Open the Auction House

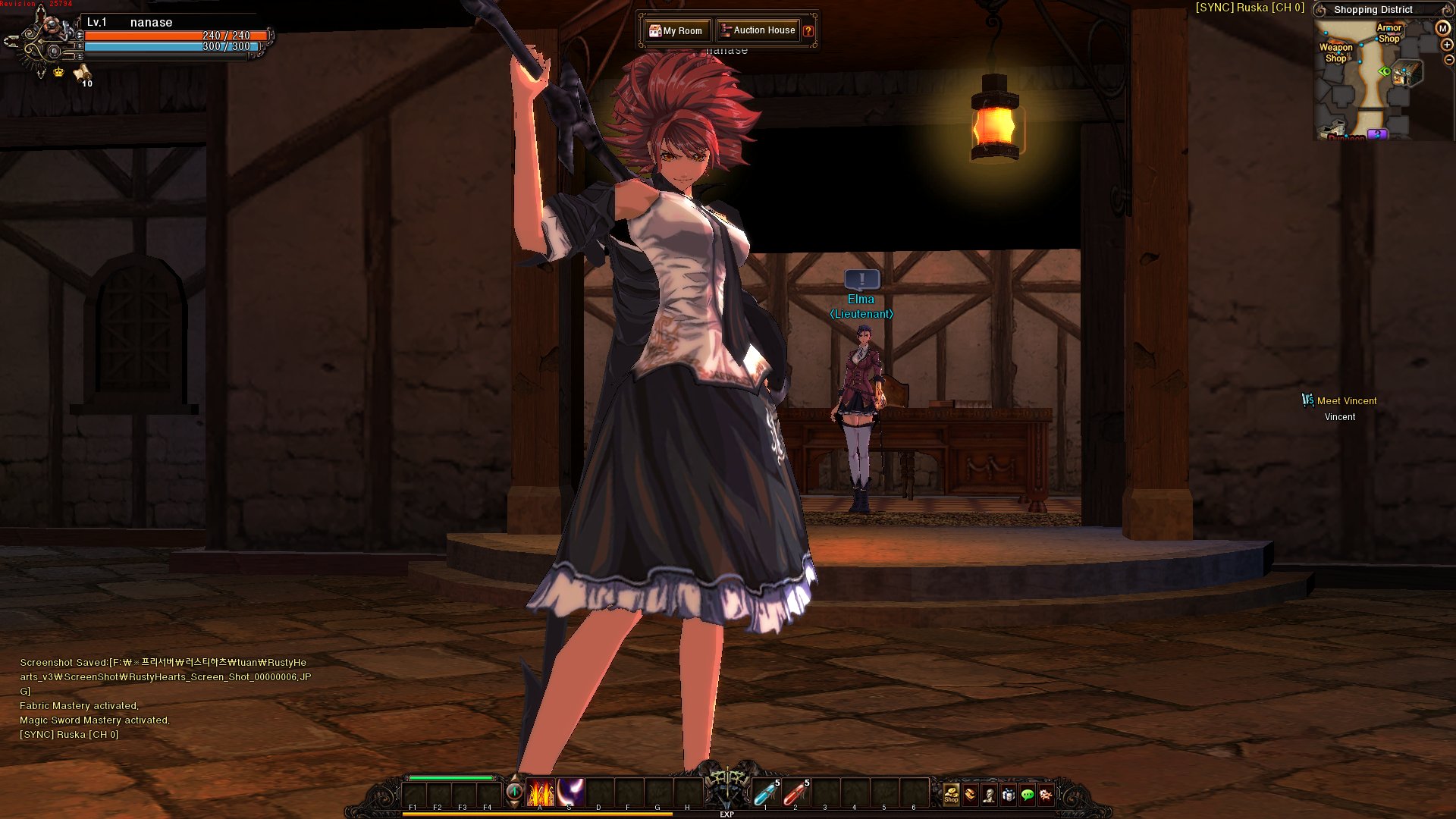[x=758, y=30]
